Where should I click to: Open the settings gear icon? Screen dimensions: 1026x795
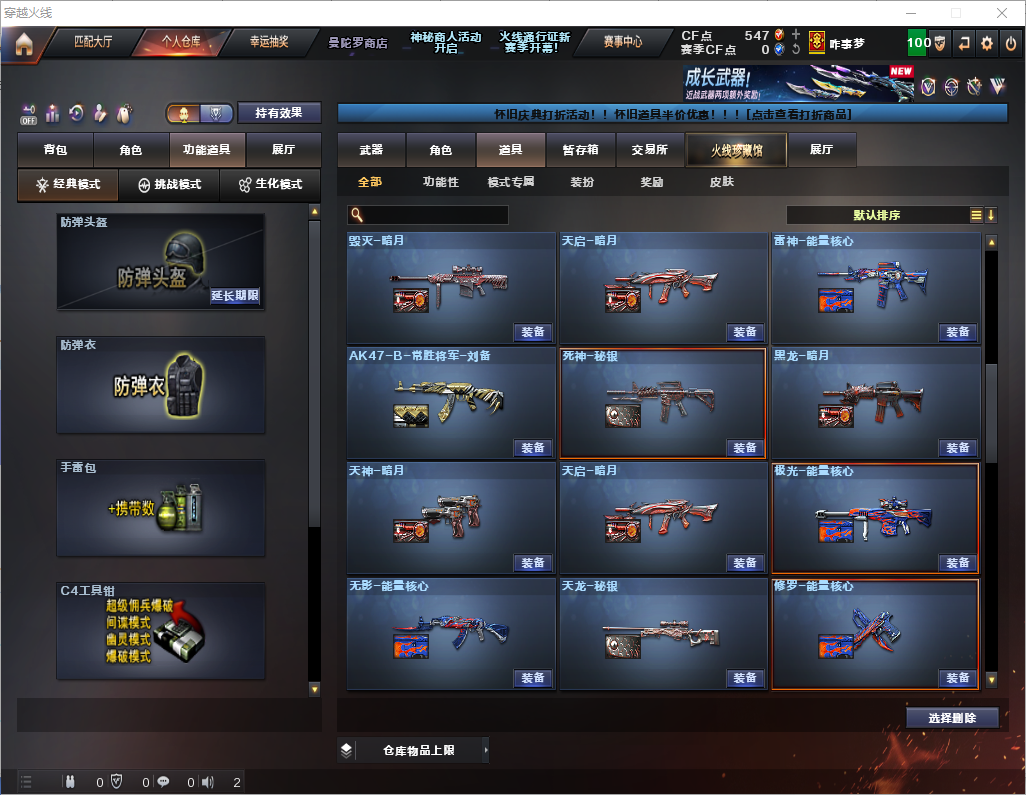987,43
